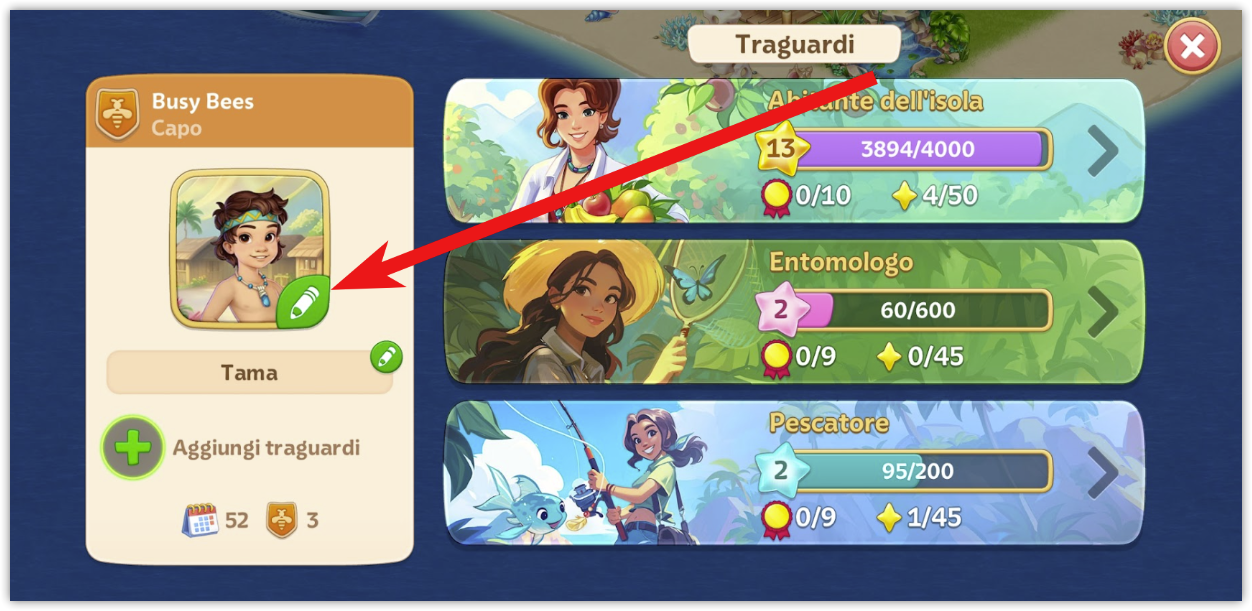Open the Abitante dell'isola achievement

pyautogui.click(x=1102, y=152)
